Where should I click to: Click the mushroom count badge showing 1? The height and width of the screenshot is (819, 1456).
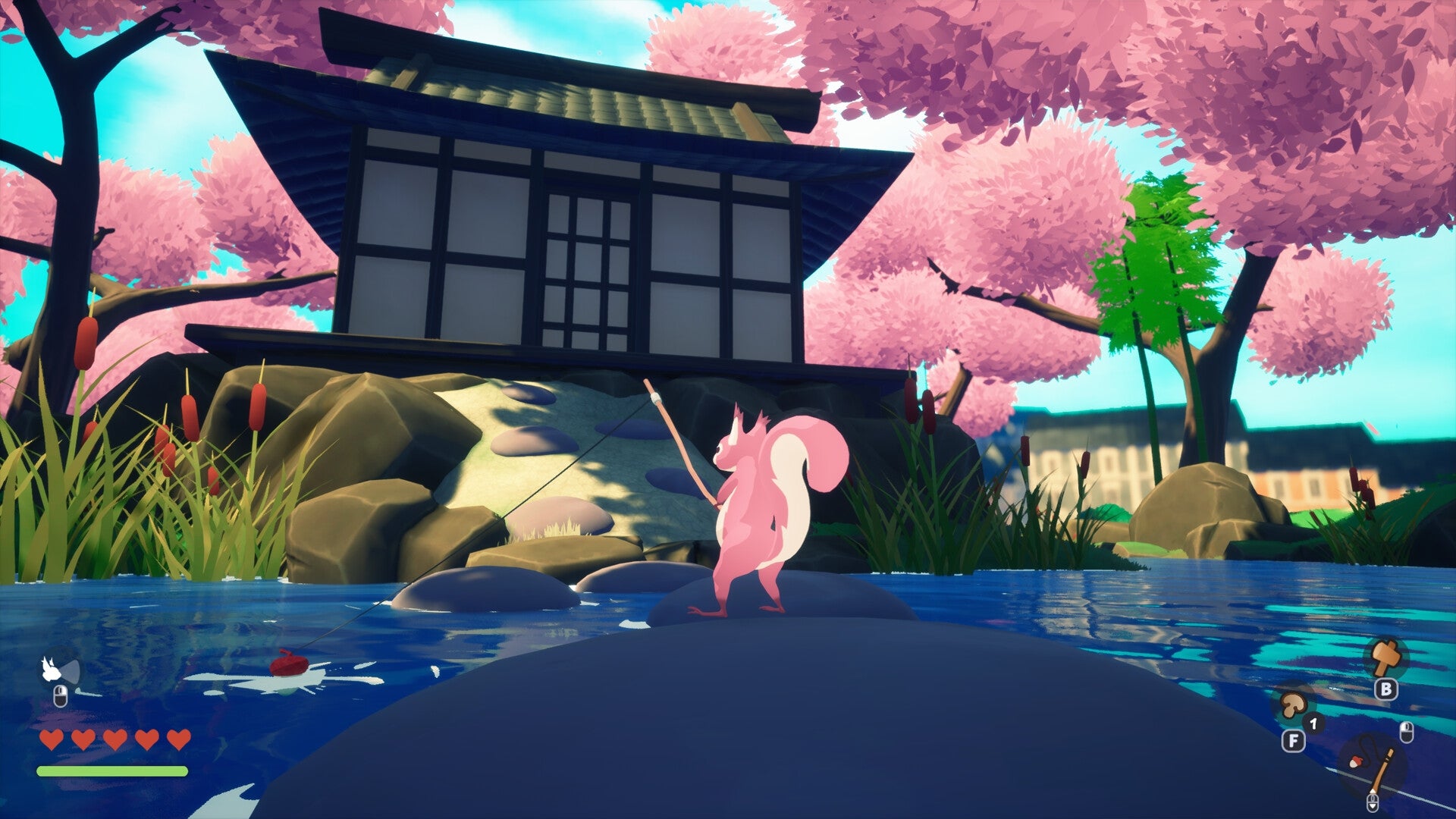point(1313,723)
